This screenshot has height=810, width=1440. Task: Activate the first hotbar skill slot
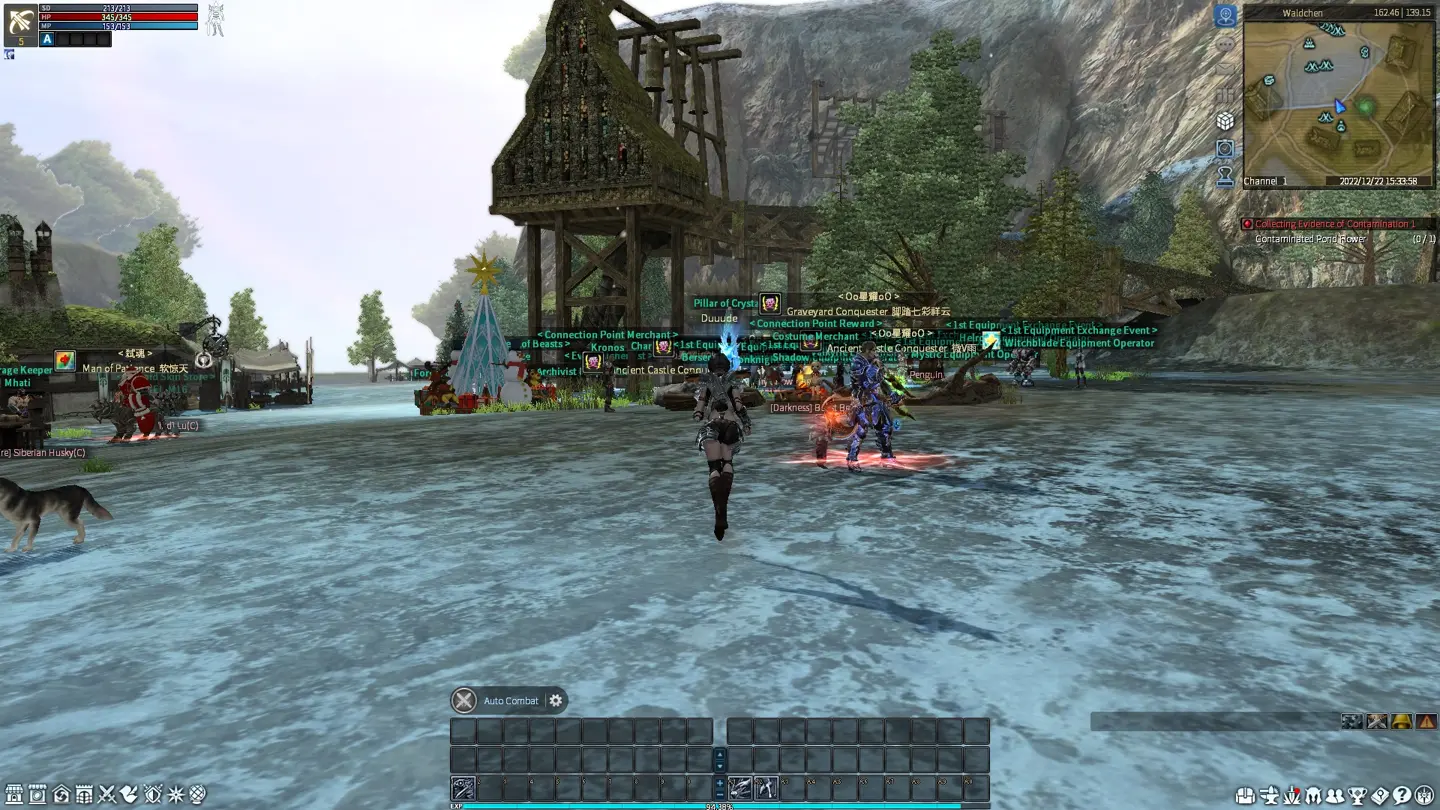click(x=463, y=788)
